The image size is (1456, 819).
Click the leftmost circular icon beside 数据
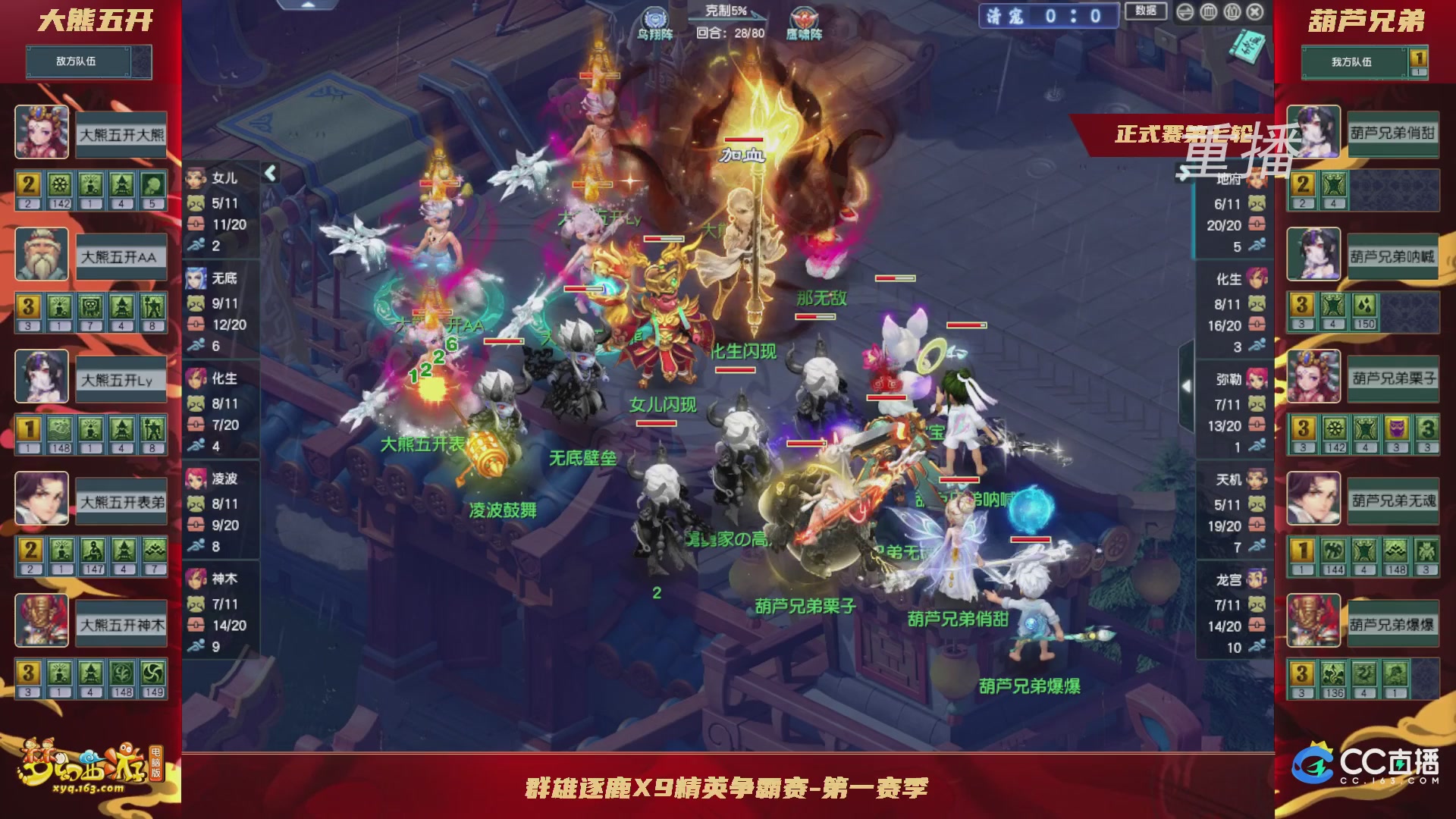coord(1185,11)
